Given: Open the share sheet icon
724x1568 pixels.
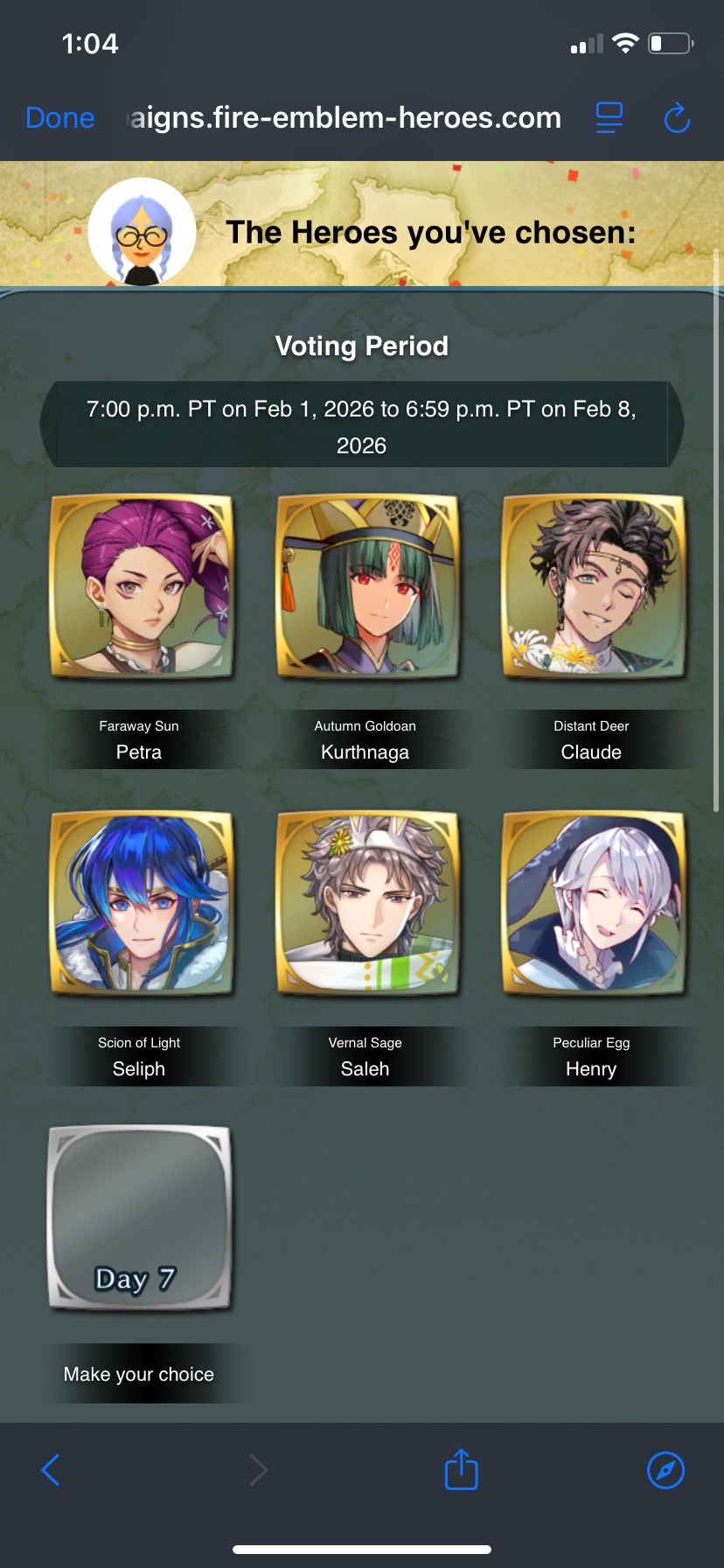Looking at the screenshot, I should tap(462, 1469).
